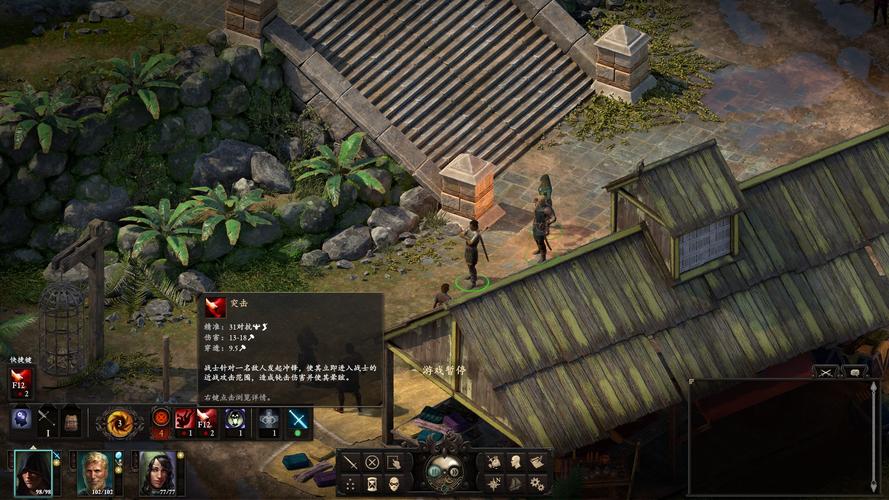Open the character sheet head icon

click(516, 461)
